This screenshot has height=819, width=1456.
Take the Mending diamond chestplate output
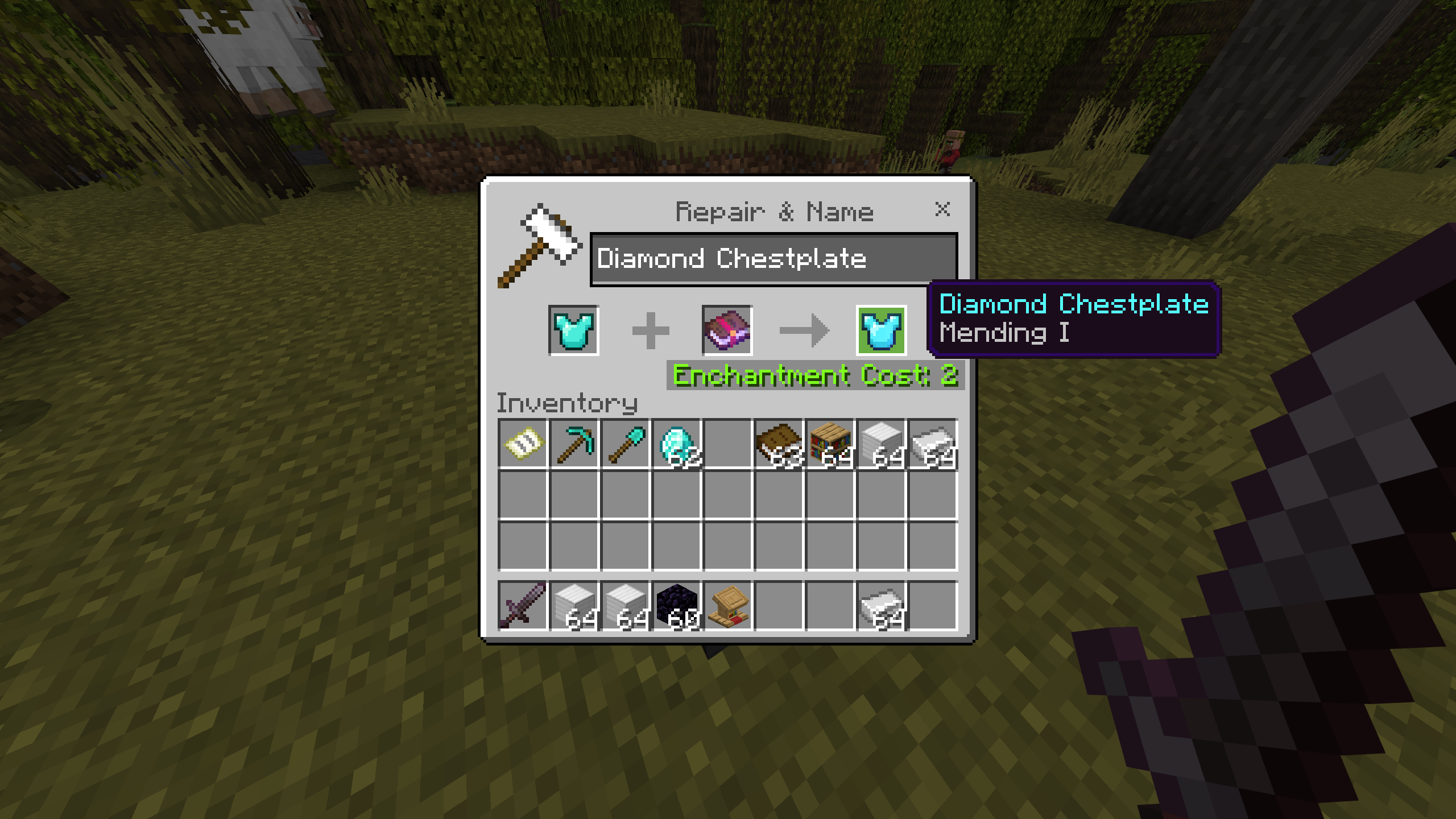point(881,330)
